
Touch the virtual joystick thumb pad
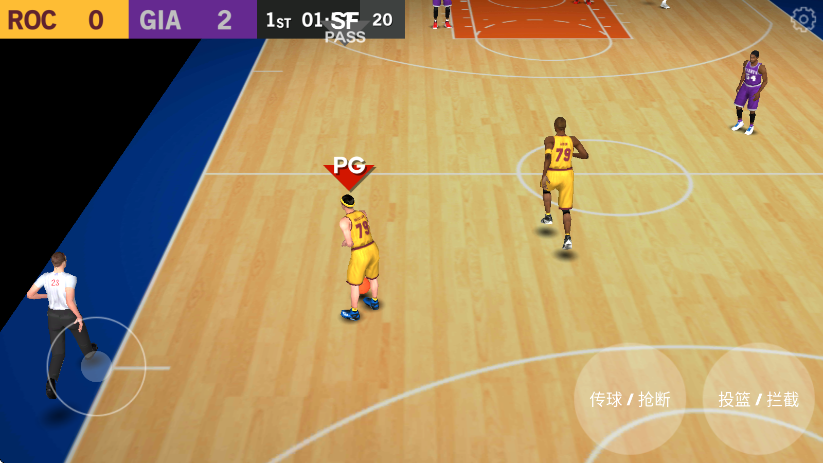pyautogui.click(x=96, y=366)
